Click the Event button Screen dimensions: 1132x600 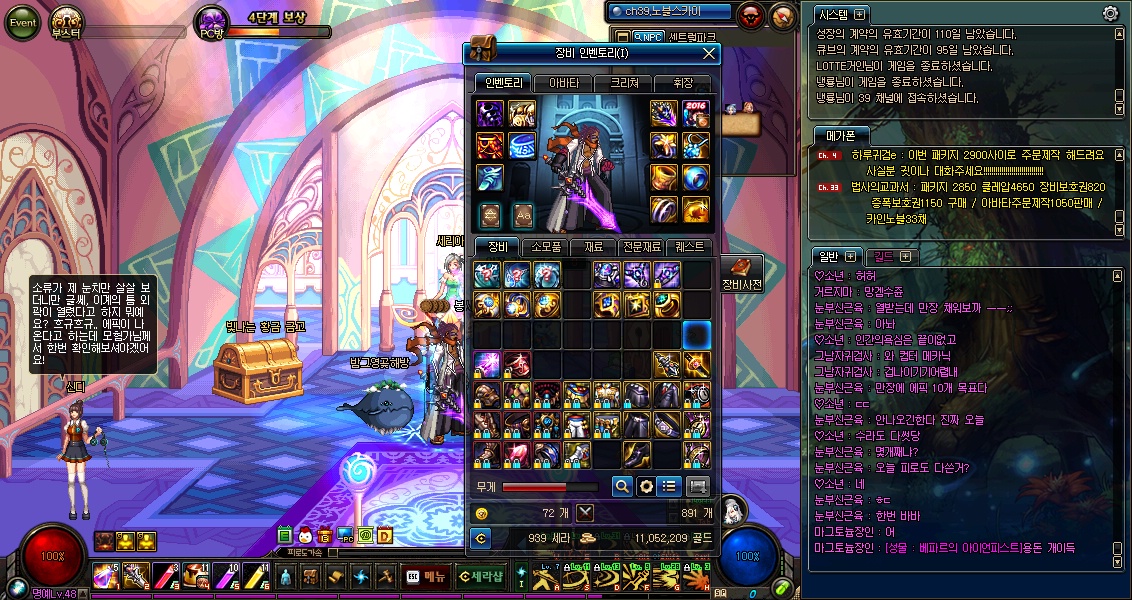22,23
